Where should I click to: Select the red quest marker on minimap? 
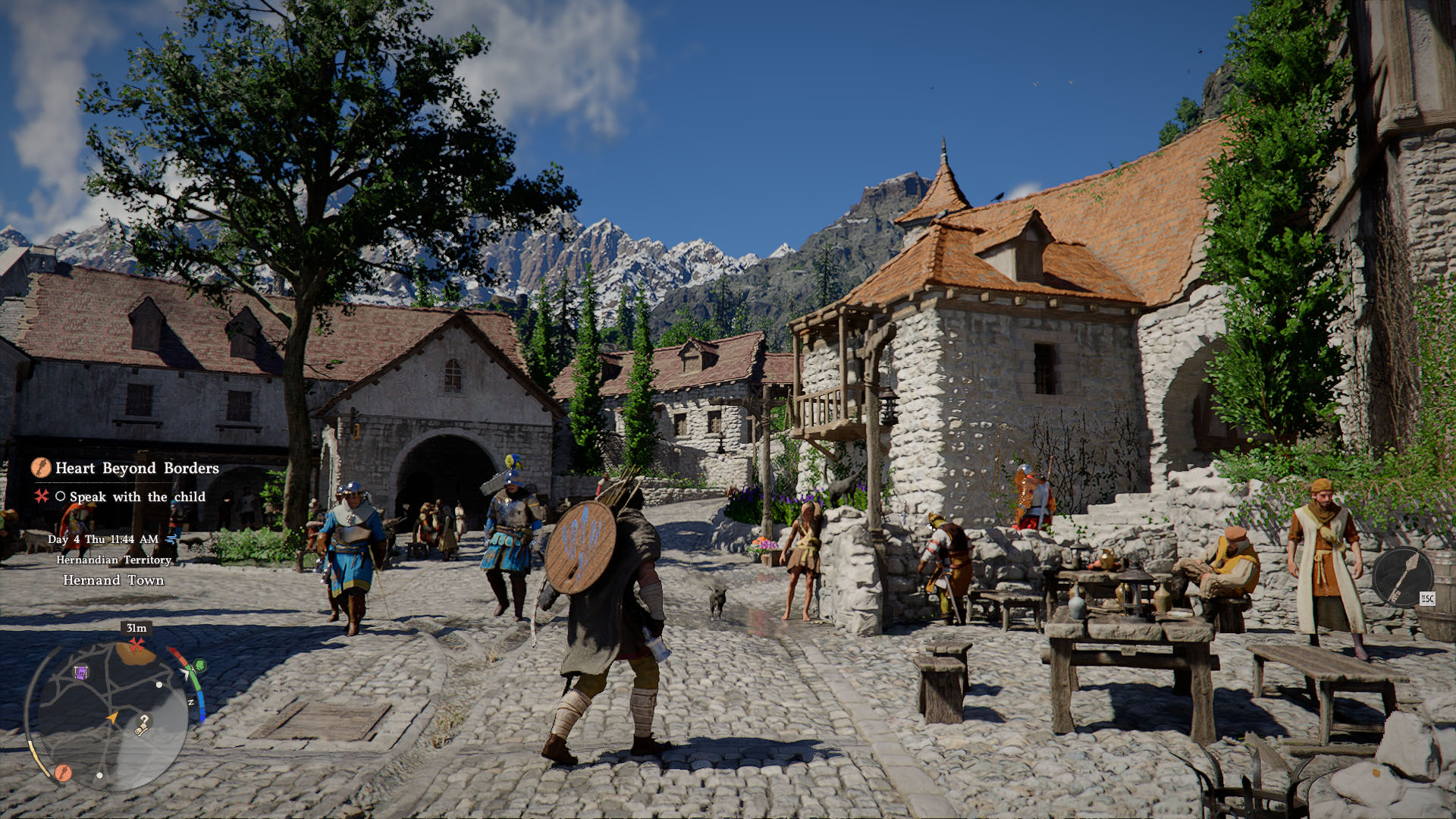tap(136, 645)
